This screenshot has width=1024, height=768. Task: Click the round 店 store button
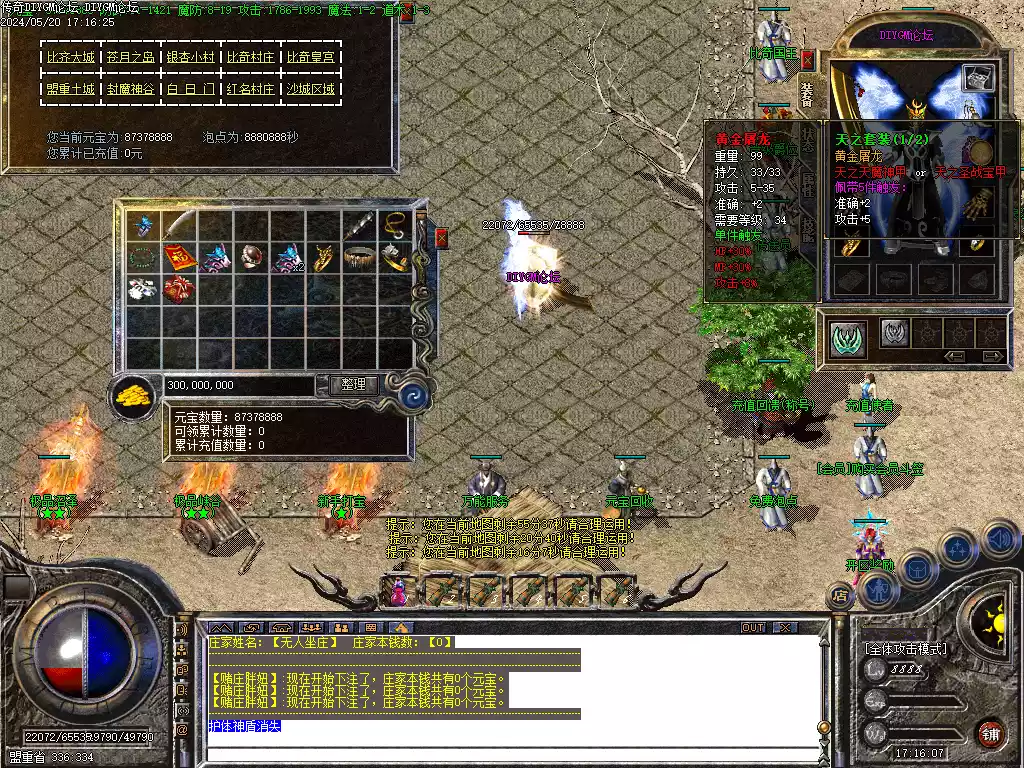[x=840, y=596]
